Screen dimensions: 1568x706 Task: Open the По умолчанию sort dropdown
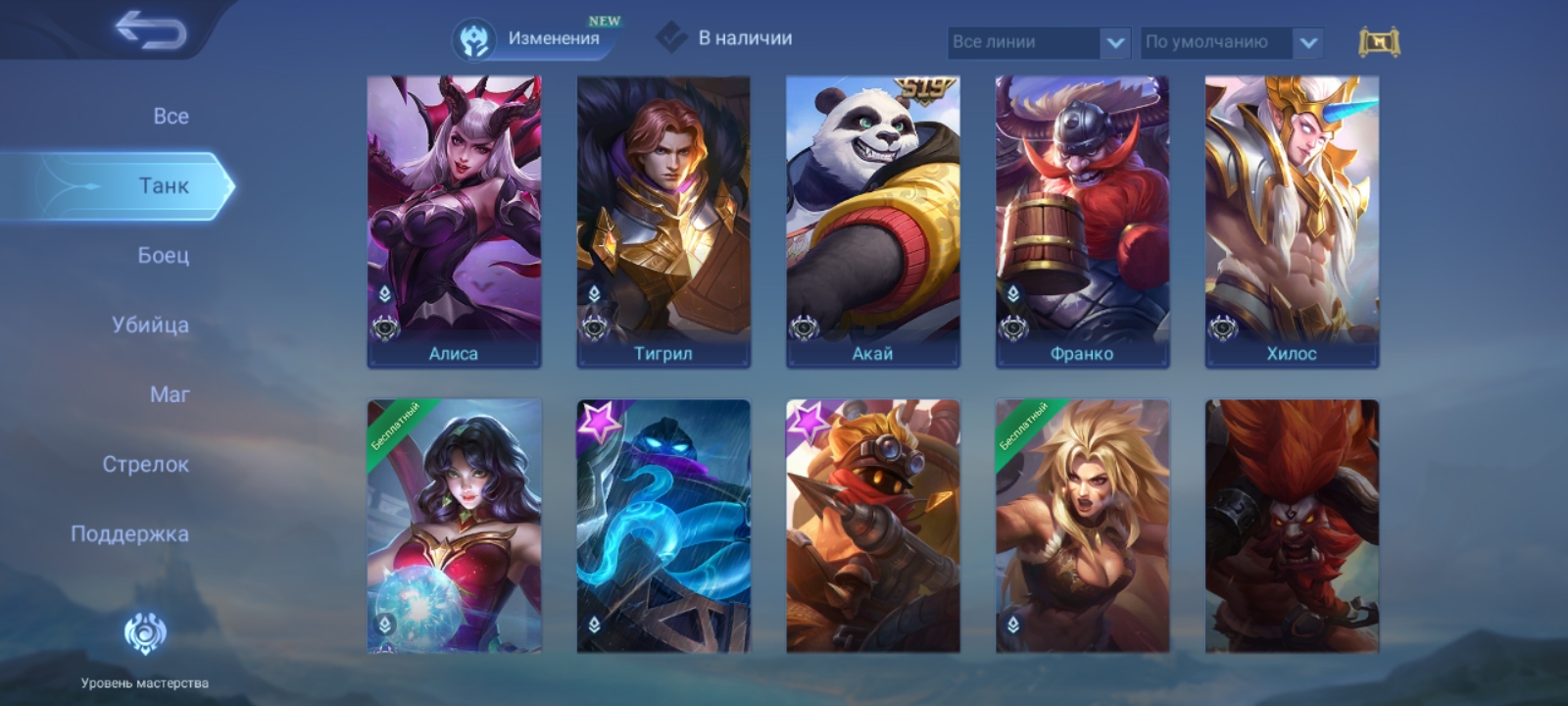coord(1231,42)
